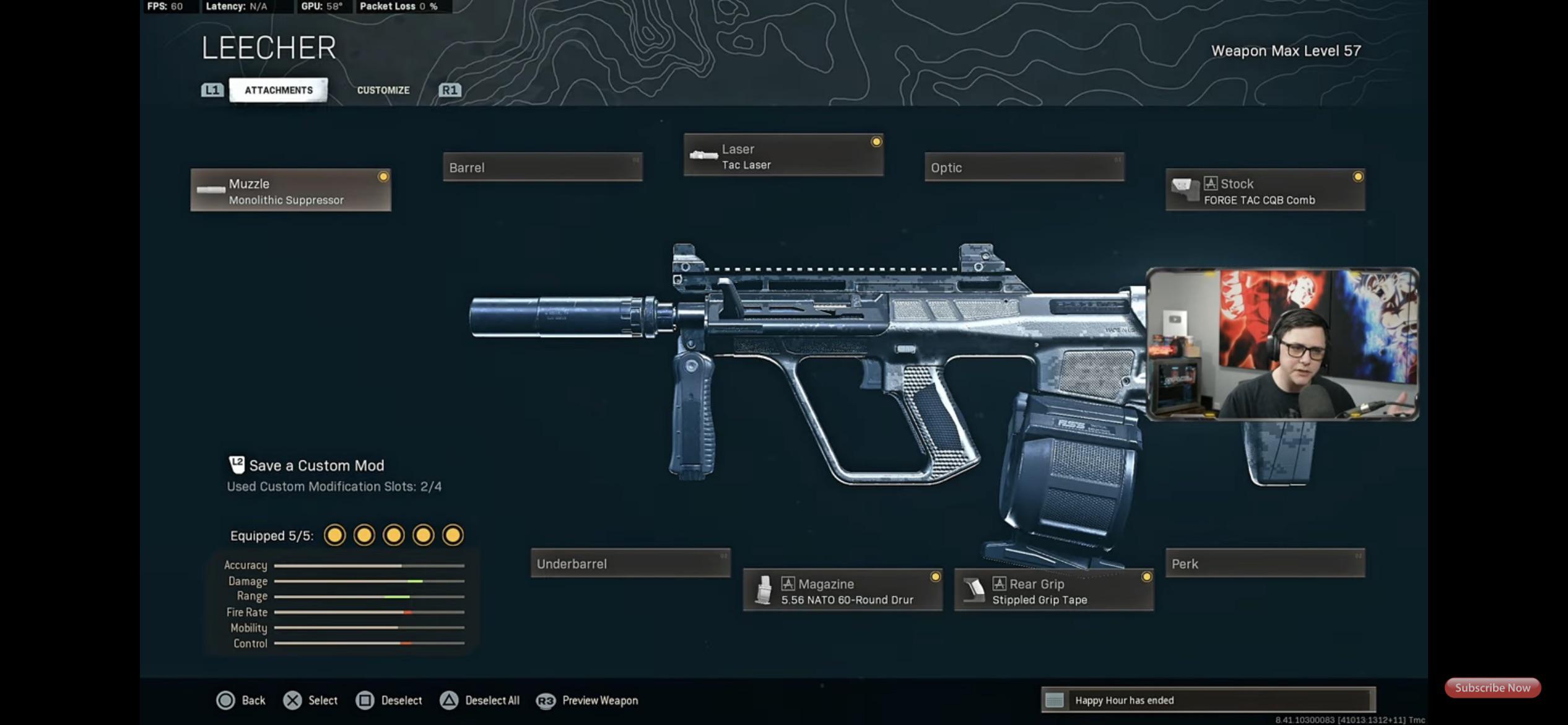This screenshot has width=1568, height=725.
Task: Click the circle icon next to Back
Action: tap(225, 700)
